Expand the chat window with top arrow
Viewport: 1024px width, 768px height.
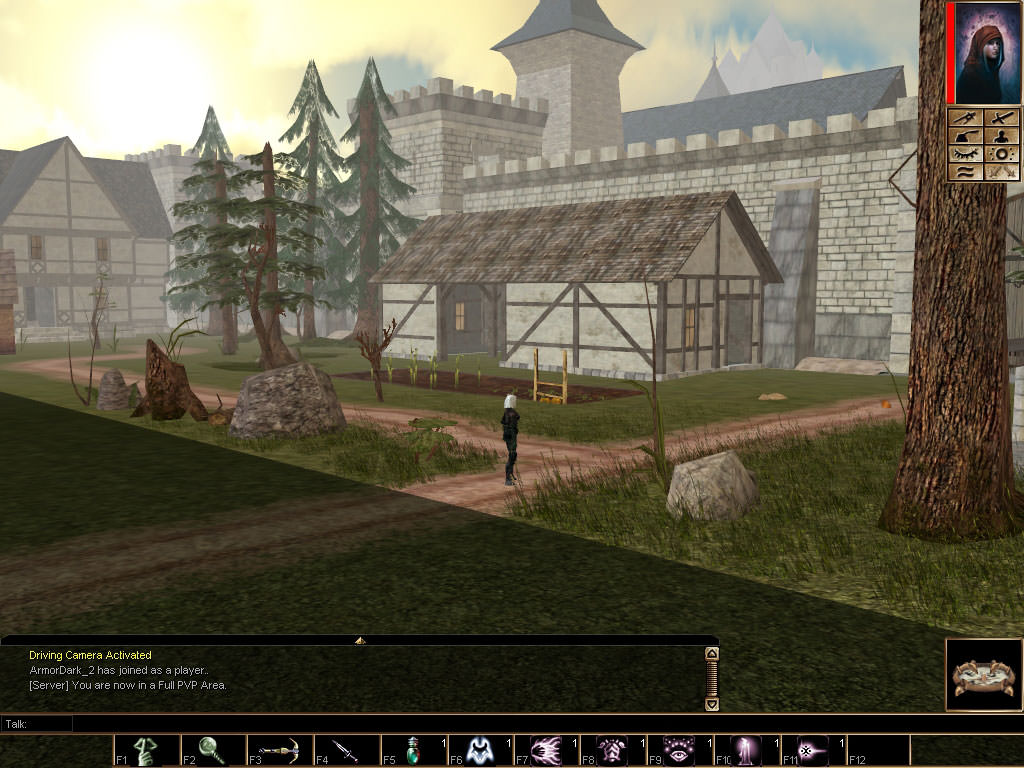360,640
